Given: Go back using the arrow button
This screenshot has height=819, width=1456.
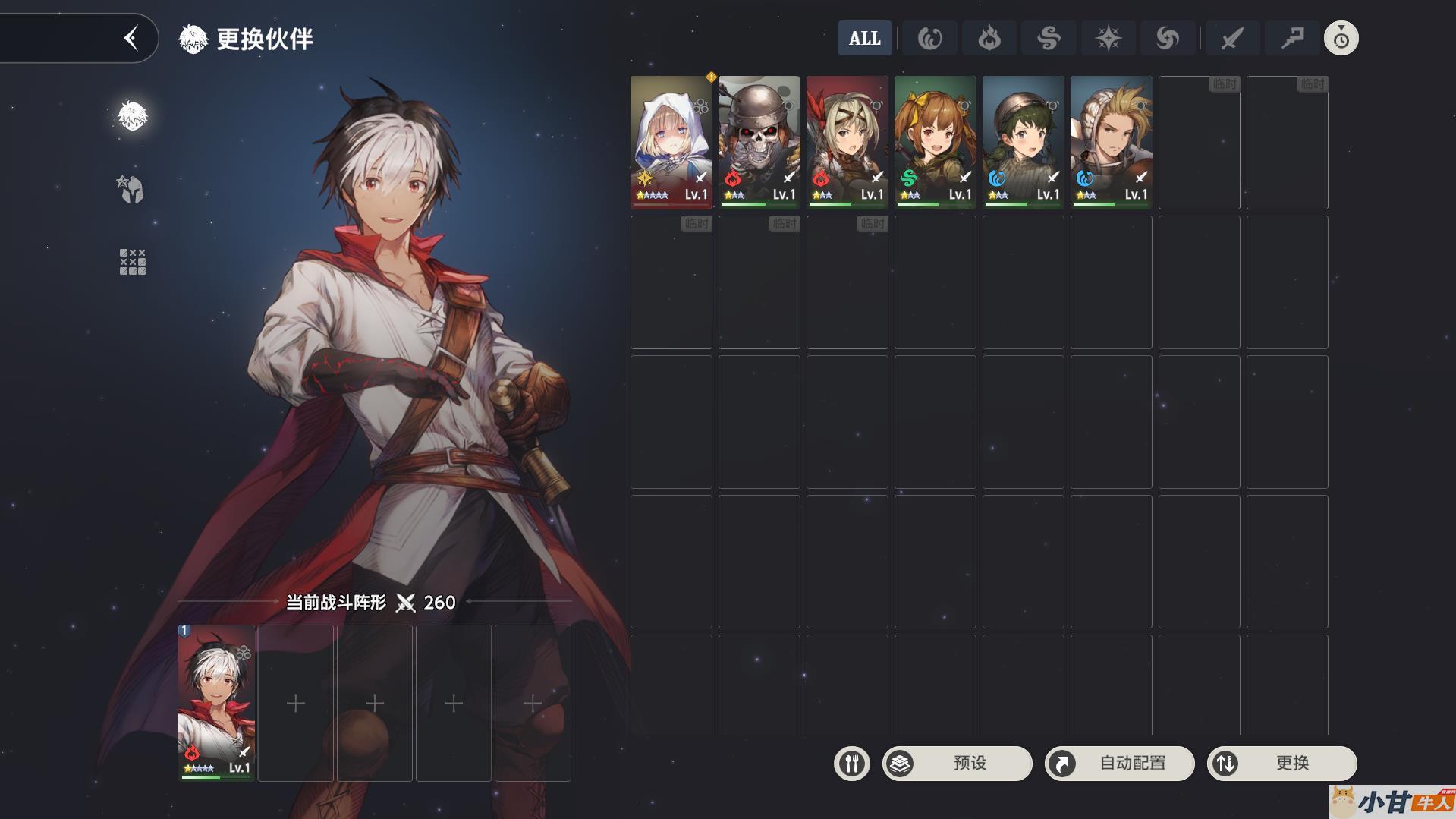Looking at the screenshot, I should [x=131, y=38].
